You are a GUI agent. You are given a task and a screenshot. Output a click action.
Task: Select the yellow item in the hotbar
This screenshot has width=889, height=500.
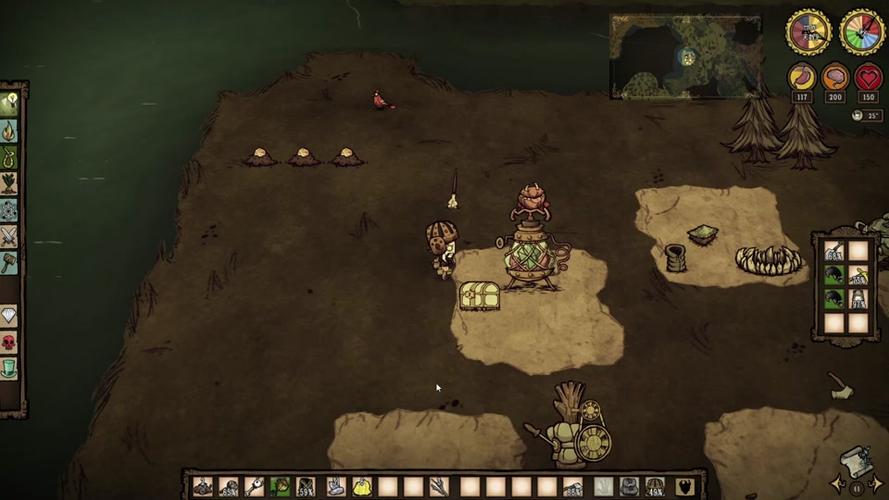click(x=361, y=487)
